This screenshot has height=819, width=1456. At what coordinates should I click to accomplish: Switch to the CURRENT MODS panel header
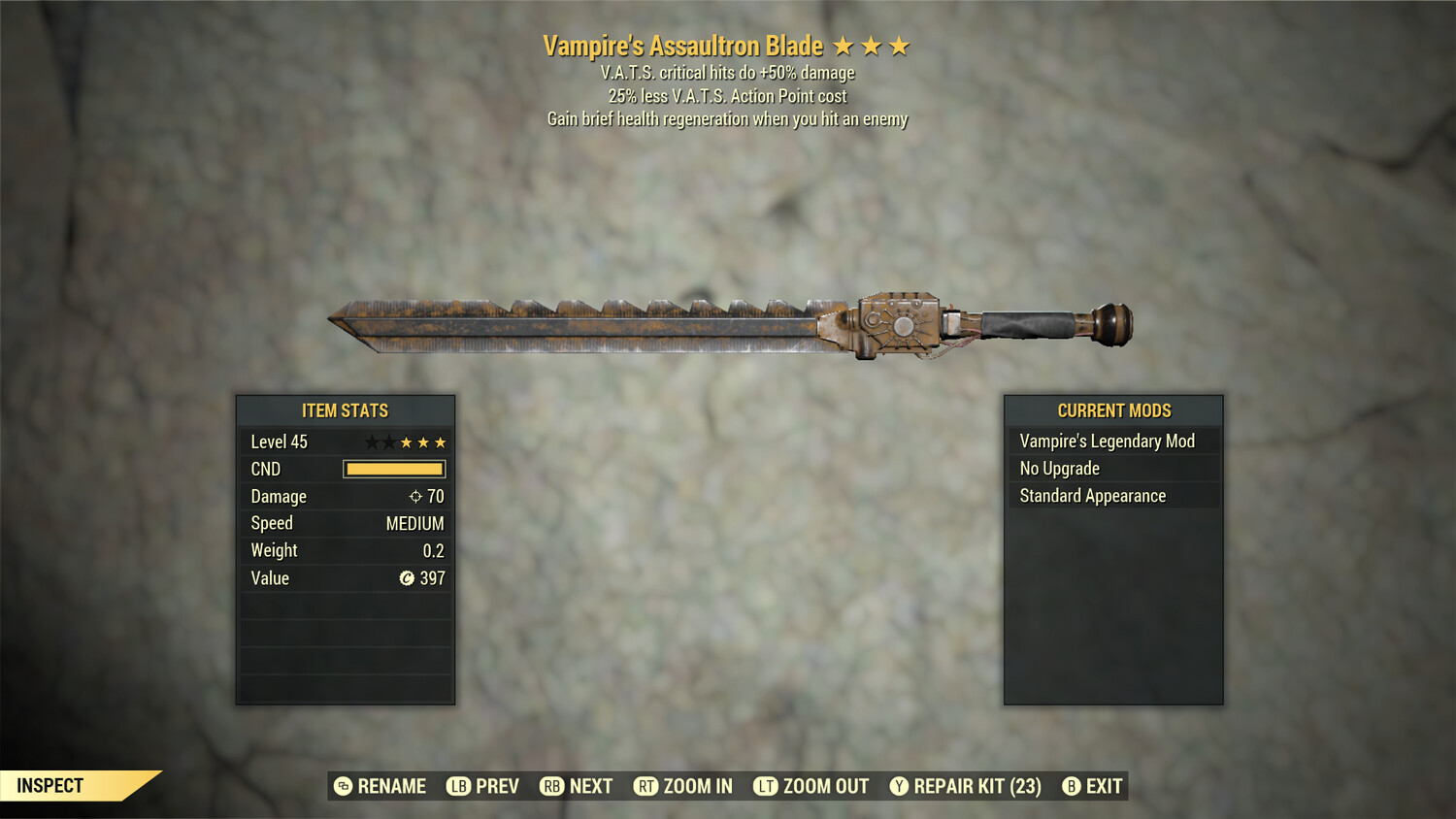pyautogui.click(x=1112, y=409)
